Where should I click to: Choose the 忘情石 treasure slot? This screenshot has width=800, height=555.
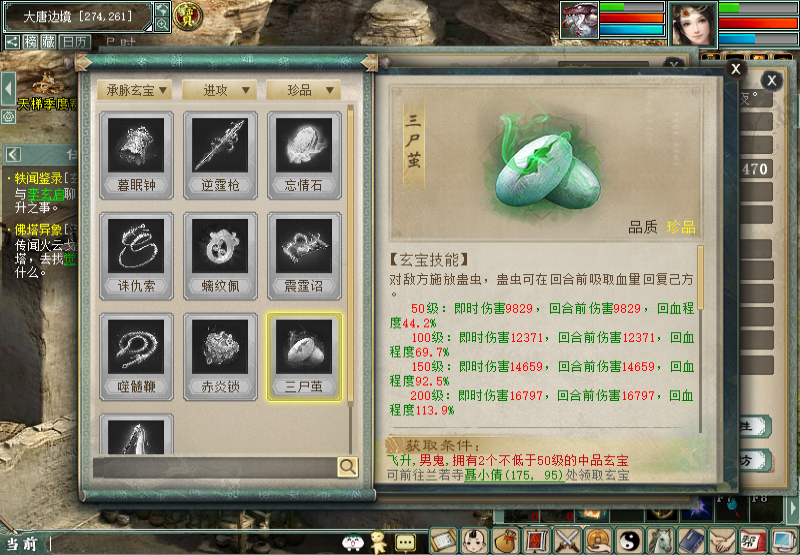[x=304, y=154]
